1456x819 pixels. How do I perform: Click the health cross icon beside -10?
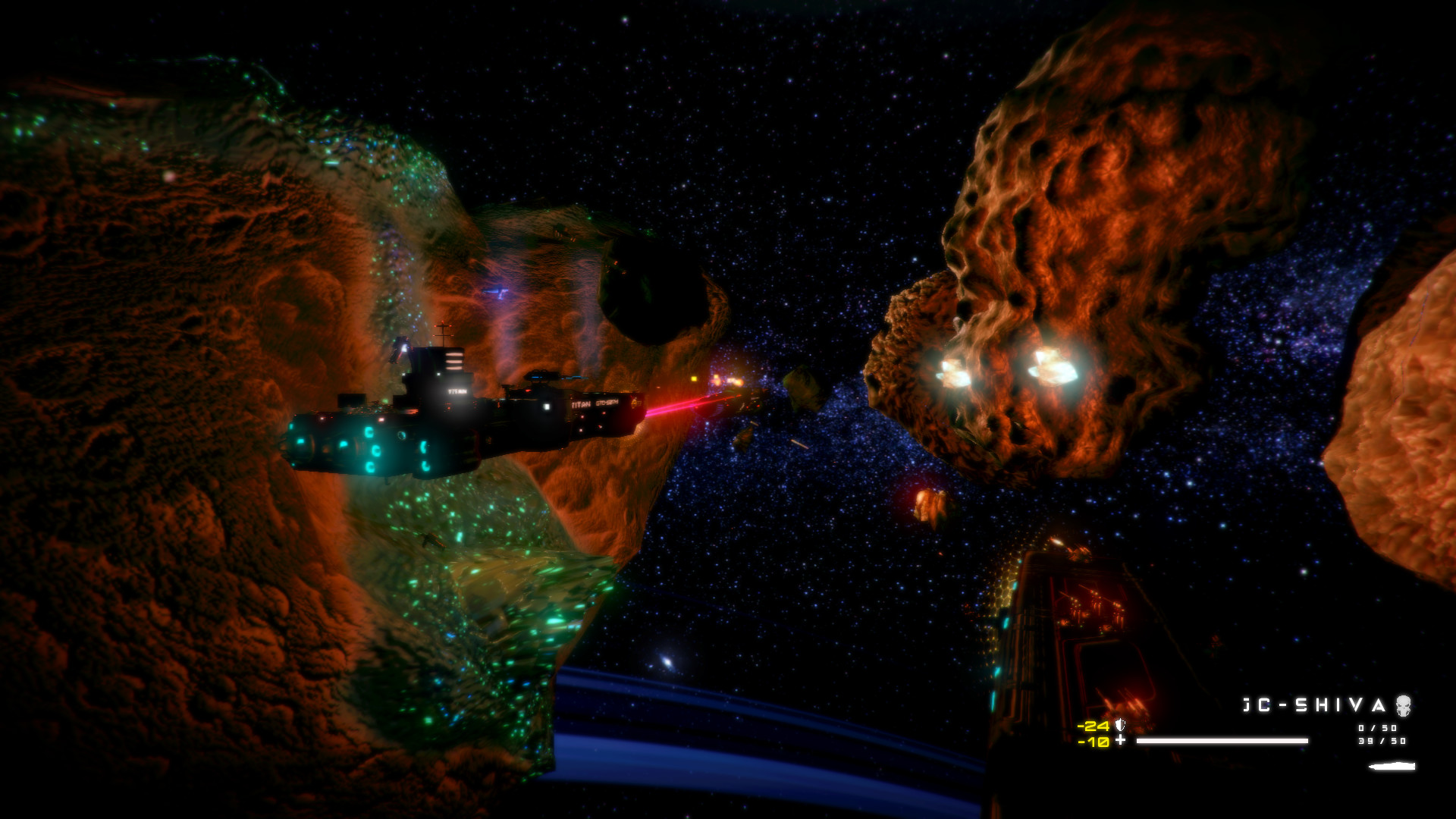pos(1120,740)
